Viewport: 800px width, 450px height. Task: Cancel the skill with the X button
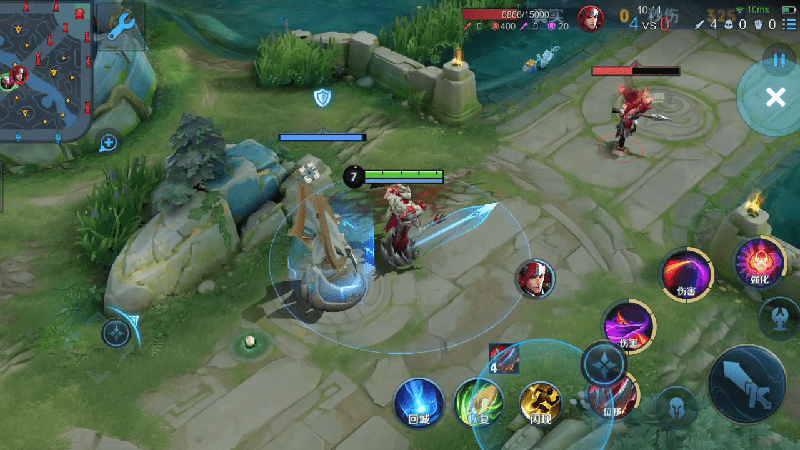point(774,97)
